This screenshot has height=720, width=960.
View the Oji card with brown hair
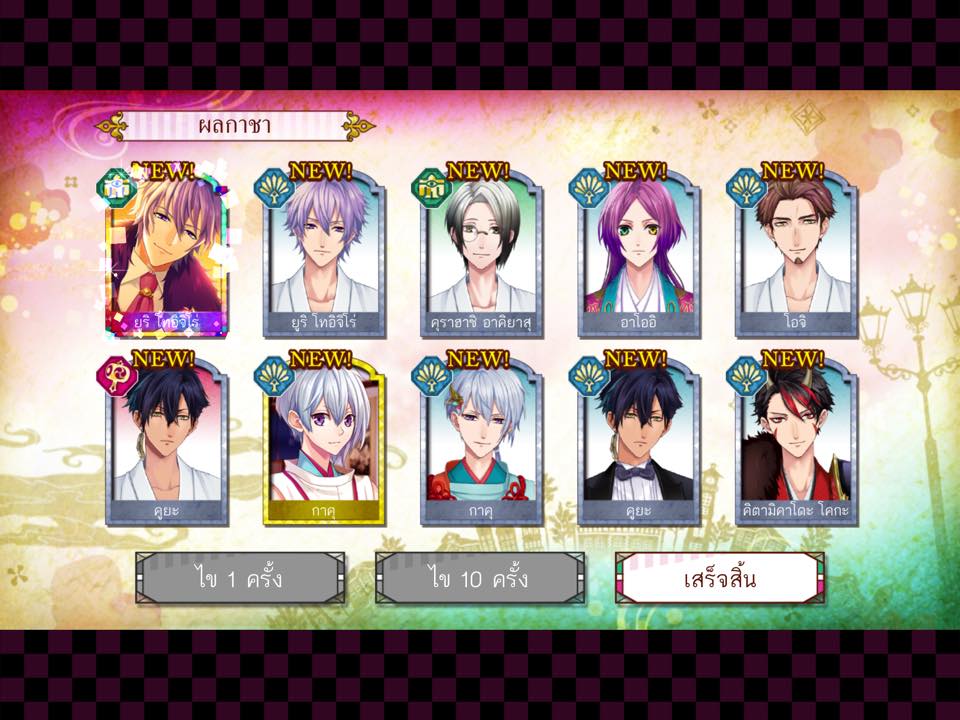click(x=797, y=255)
